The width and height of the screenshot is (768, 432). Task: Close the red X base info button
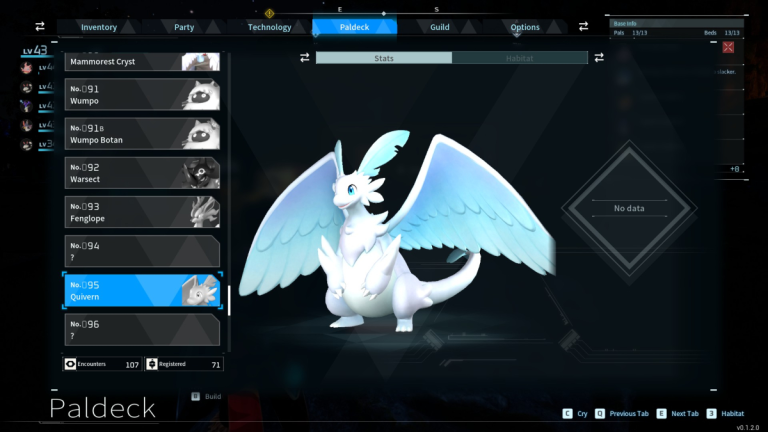coord(728,47)
